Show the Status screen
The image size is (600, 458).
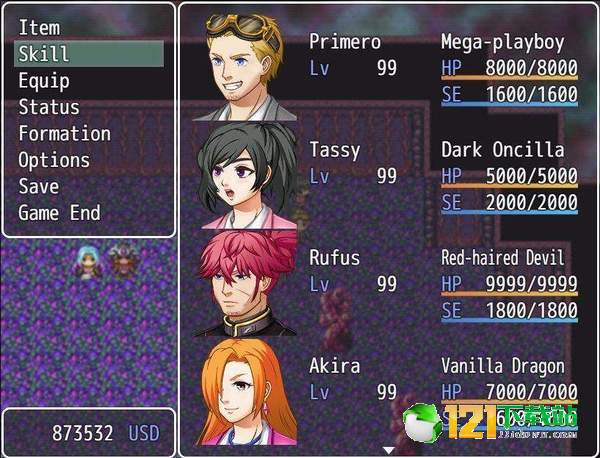(x=49, y=107)
